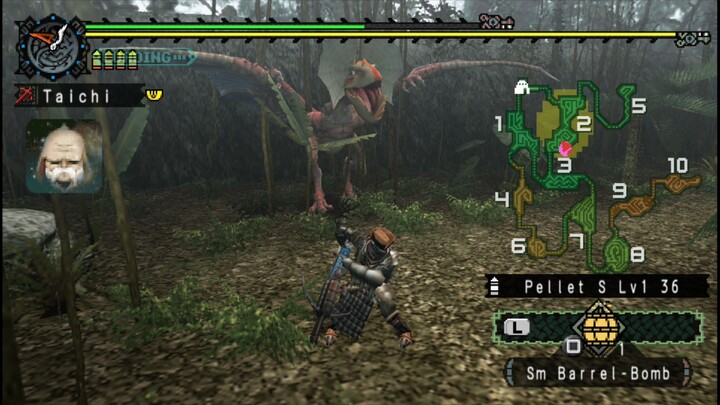
Task: Click the white-bearded character portrait
Action: (64, 156)
